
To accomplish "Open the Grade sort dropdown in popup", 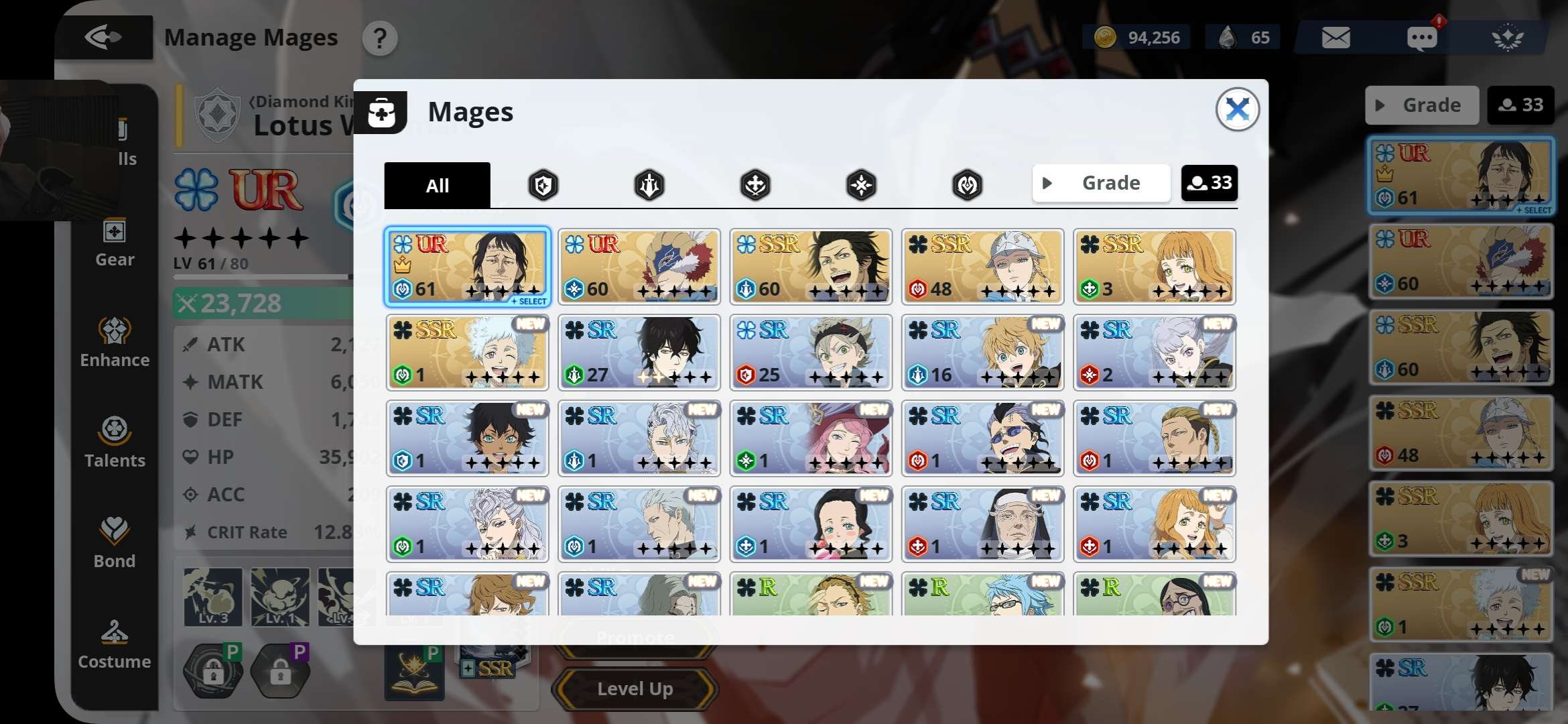I will pos(1101,183).
